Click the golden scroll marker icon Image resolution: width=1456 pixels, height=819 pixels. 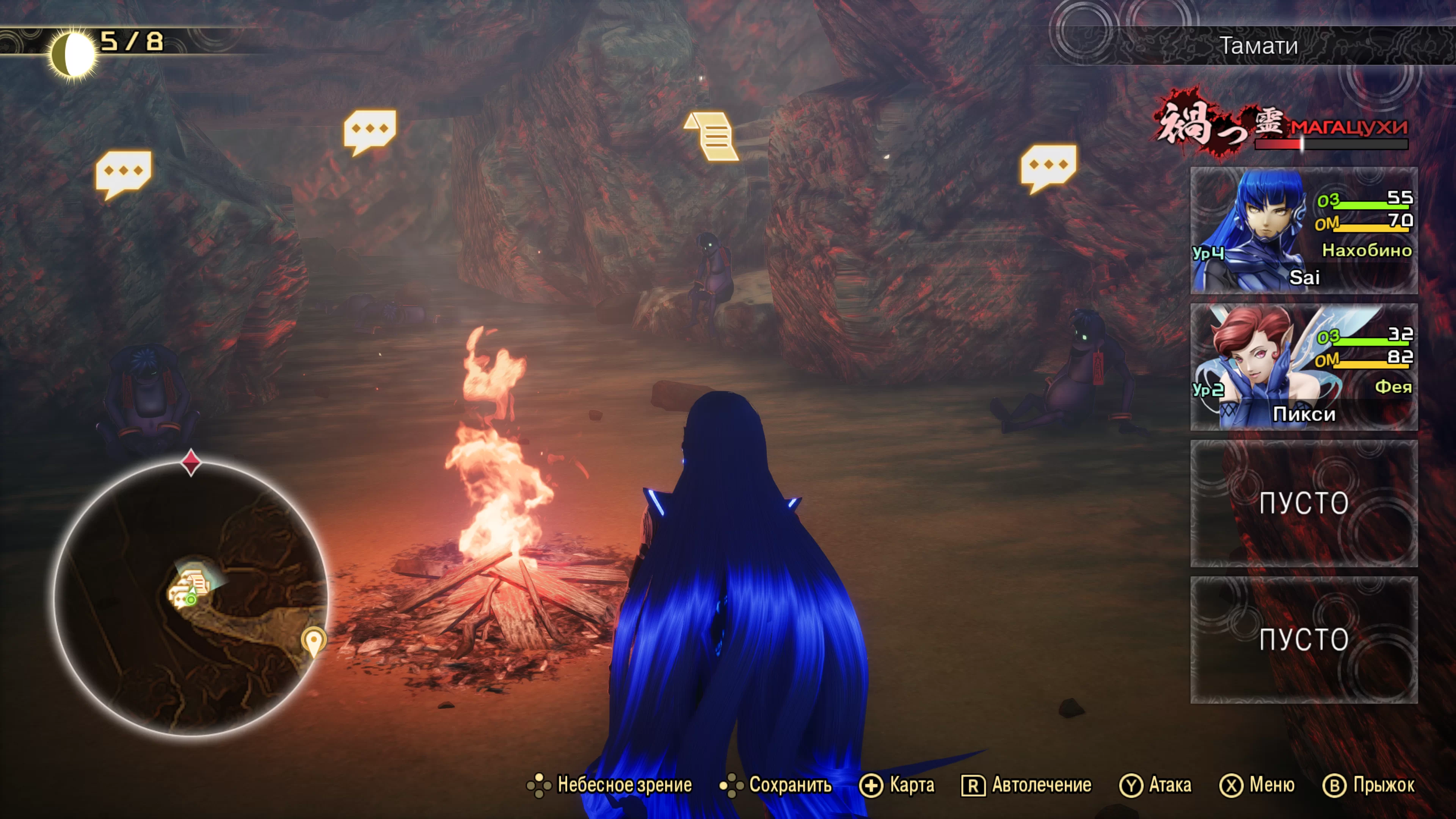pyautogui.click(x=712, y=136)
